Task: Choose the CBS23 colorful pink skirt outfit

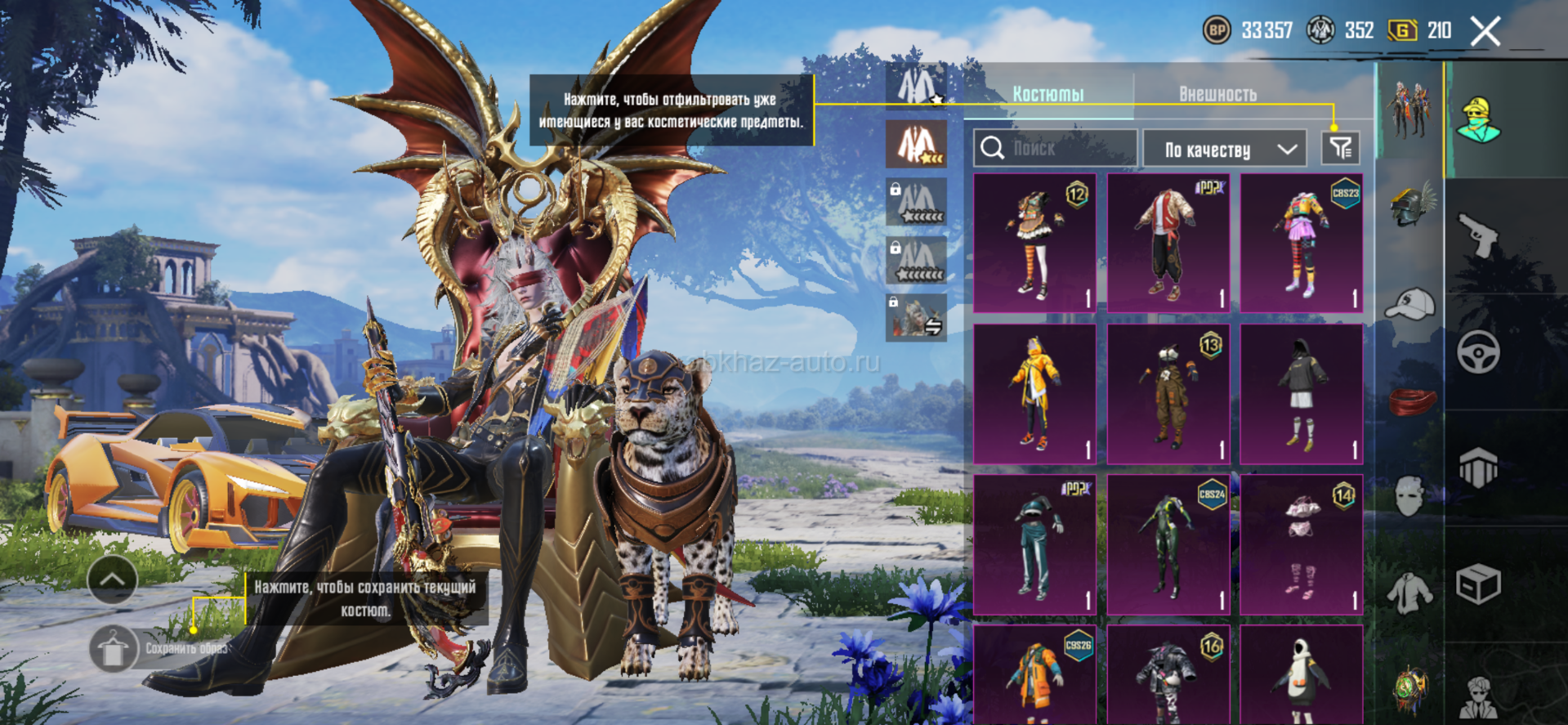Action: click(1301, 243)
